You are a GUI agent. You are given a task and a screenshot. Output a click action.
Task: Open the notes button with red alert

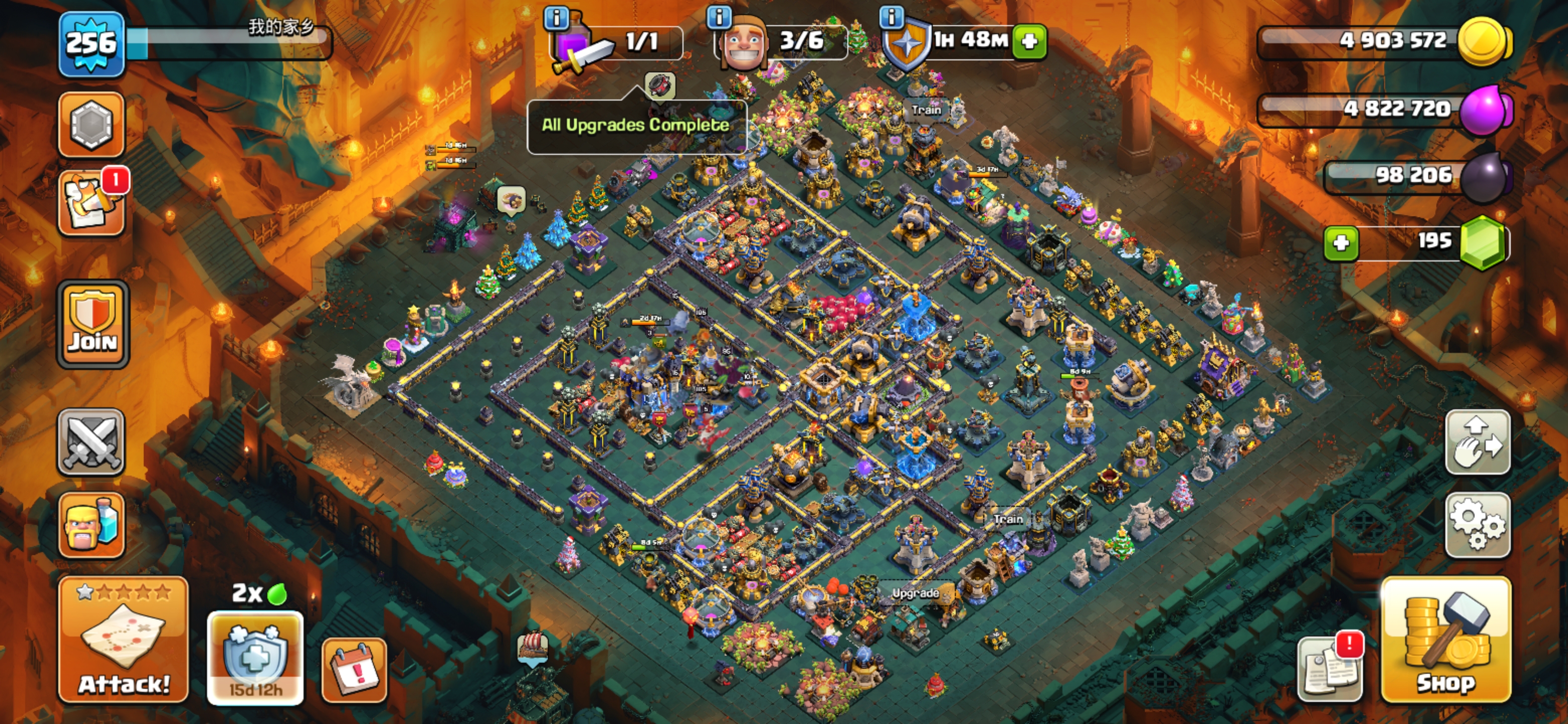point(1331,669)
